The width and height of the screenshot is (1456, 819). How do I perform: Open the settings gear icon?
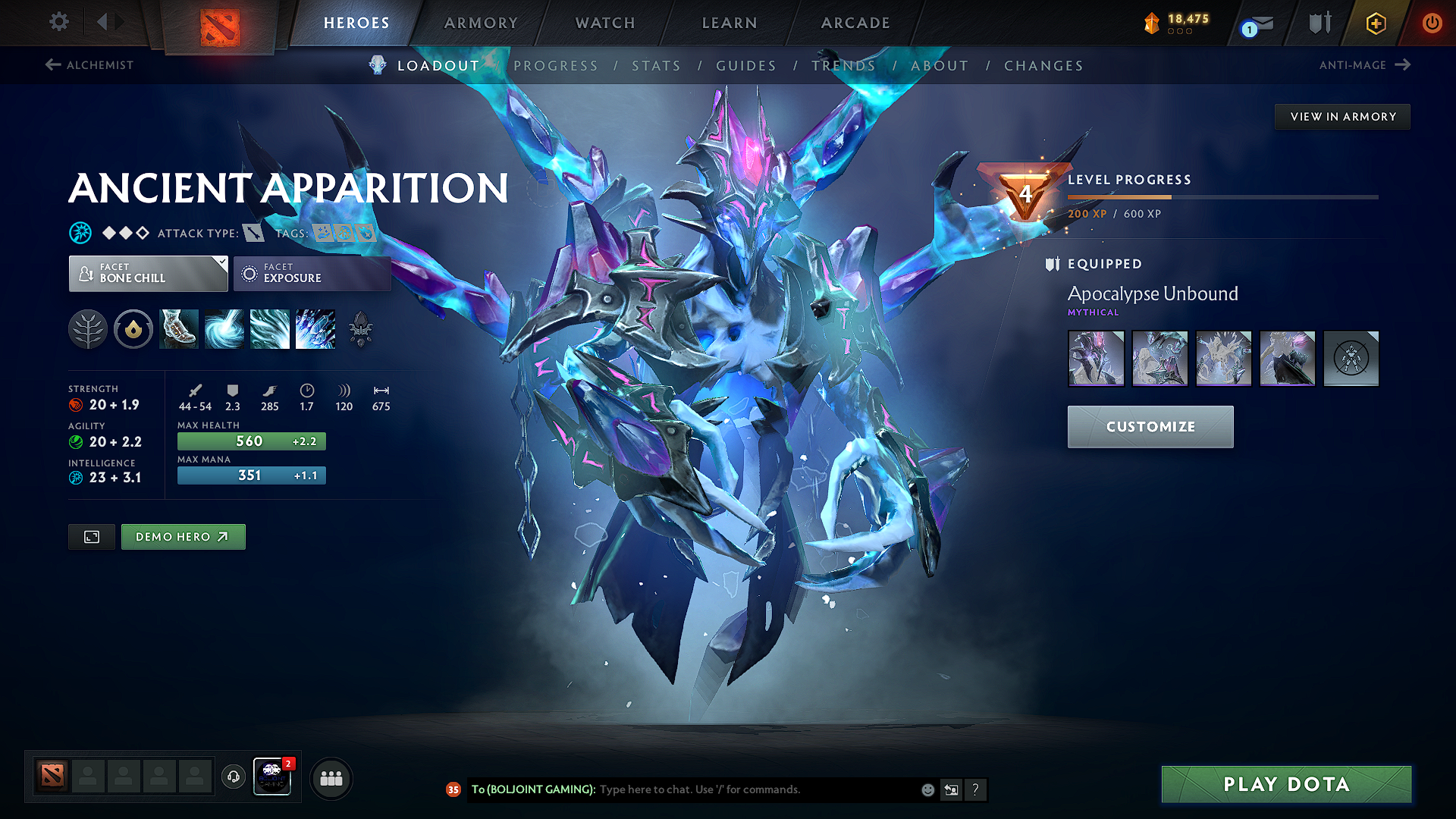[58, 22]
